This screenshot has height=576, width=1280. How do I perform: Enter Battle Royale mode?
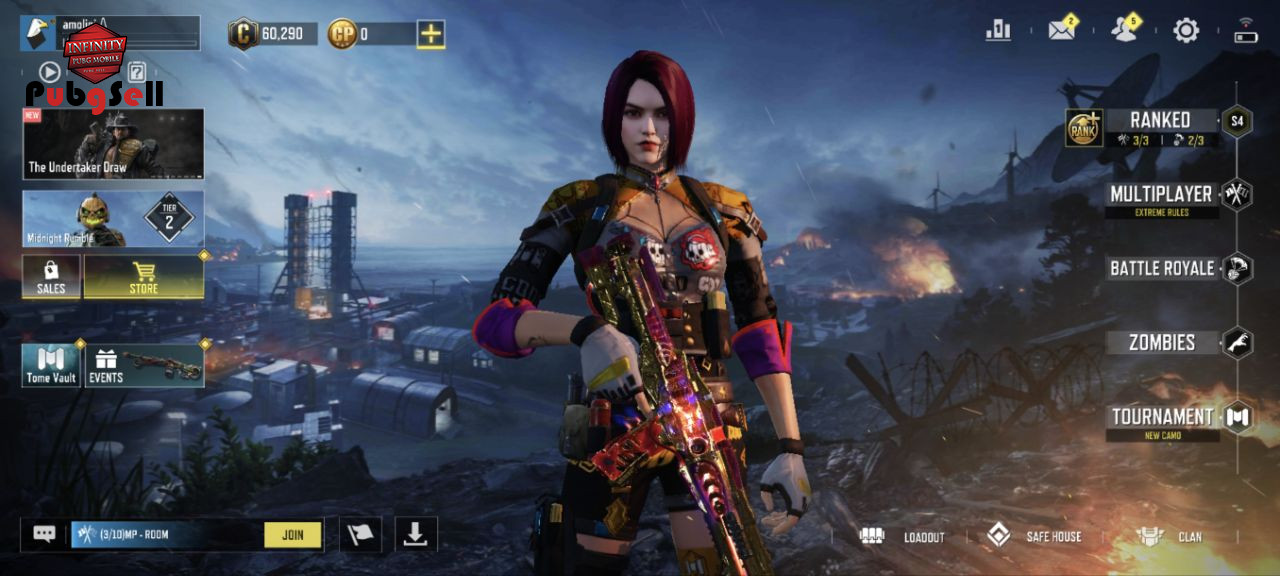coord(1162,268)
